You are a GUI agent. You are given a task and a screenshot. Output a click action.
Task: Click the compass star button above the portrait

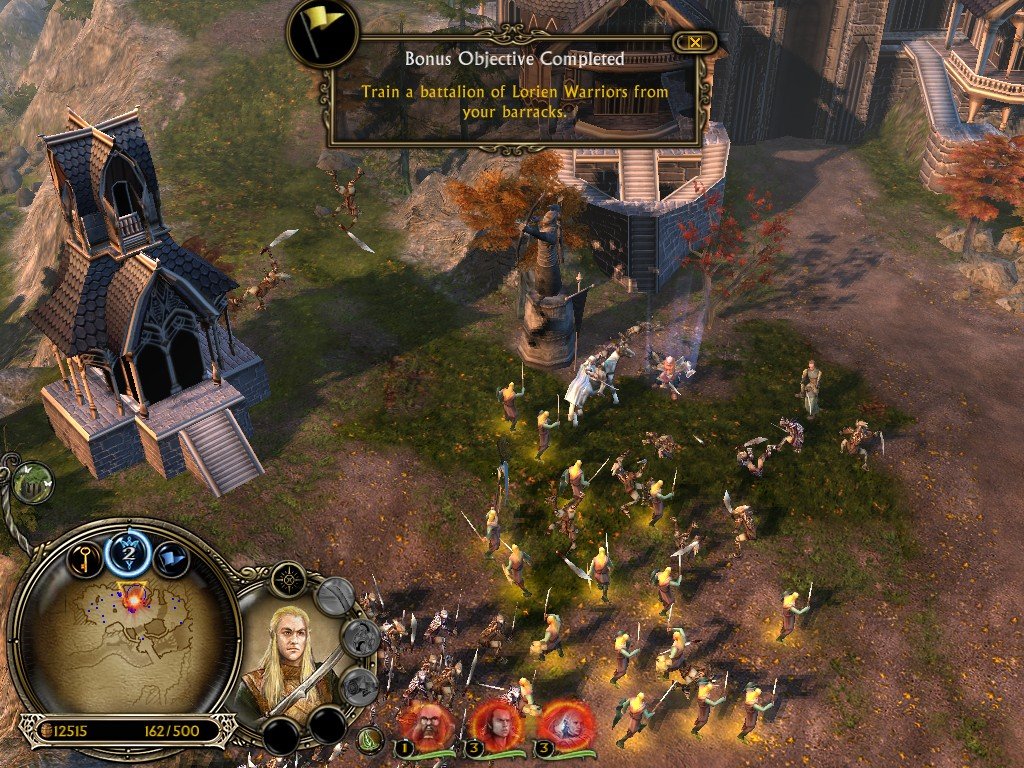(289, 579)
